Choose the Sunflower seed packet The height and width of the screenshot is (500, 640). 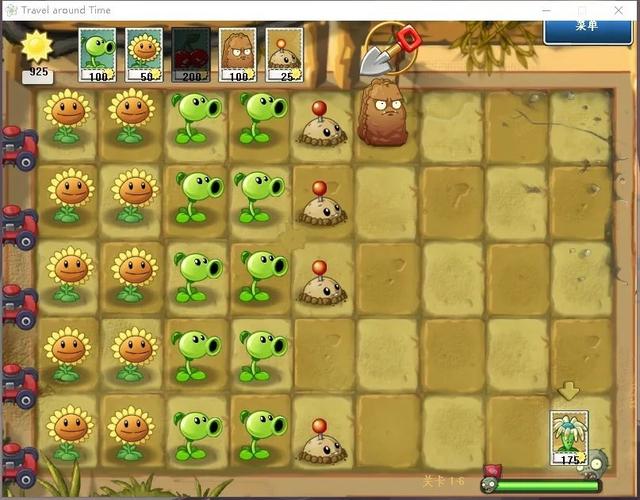click(x=146, y=54)
